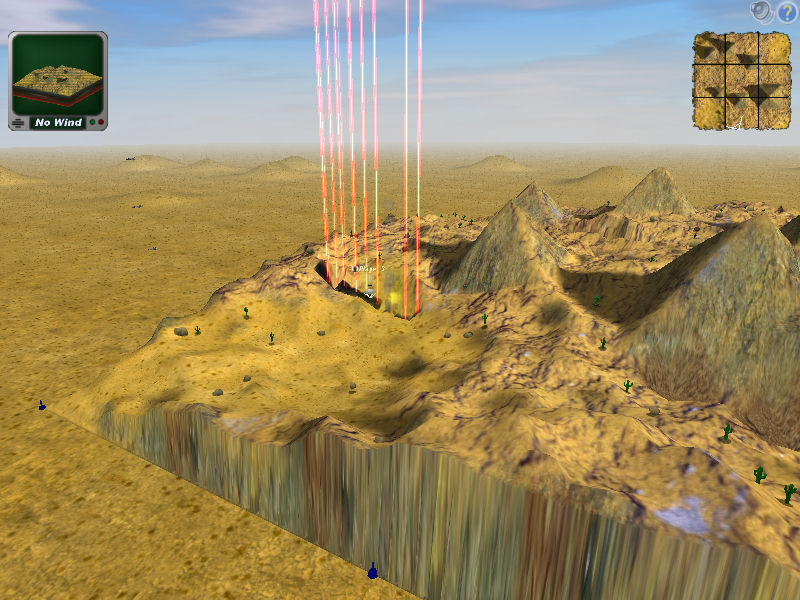Toggle the sound speaker icon

click(x=763, y=12)
